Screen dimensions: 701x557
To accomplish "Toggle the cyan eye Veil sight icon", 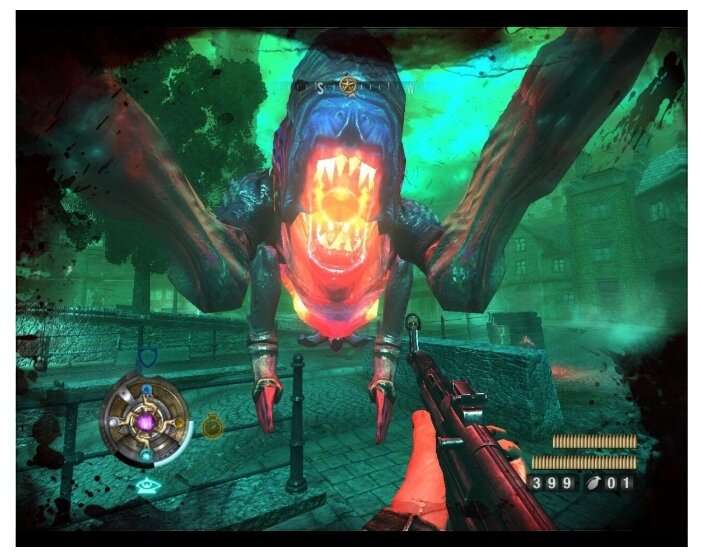I will click(x=147, y=486).
